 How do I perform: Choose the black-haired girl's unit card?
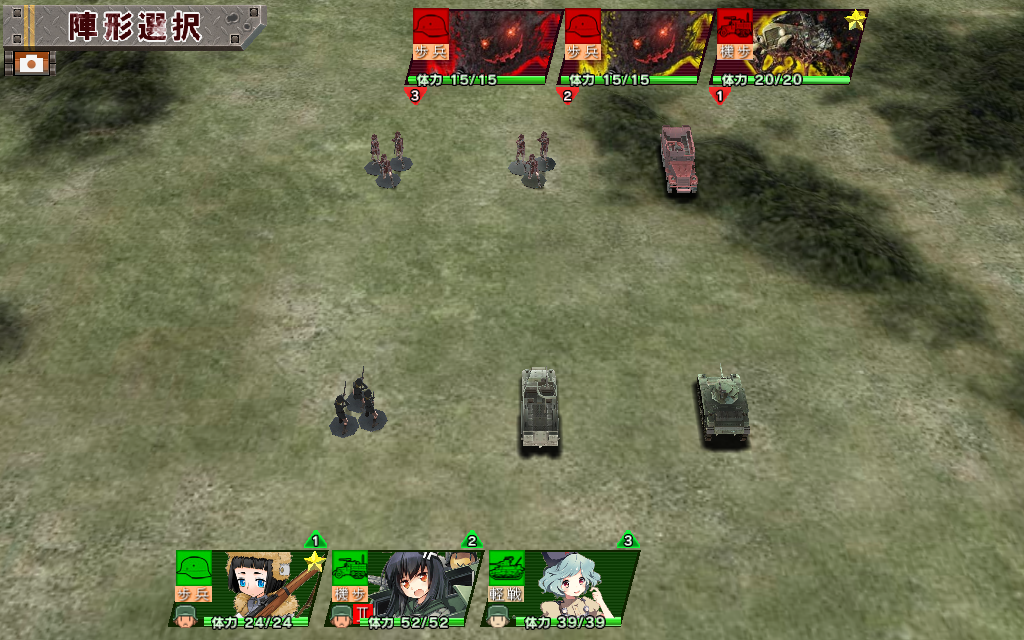(407, 588)
